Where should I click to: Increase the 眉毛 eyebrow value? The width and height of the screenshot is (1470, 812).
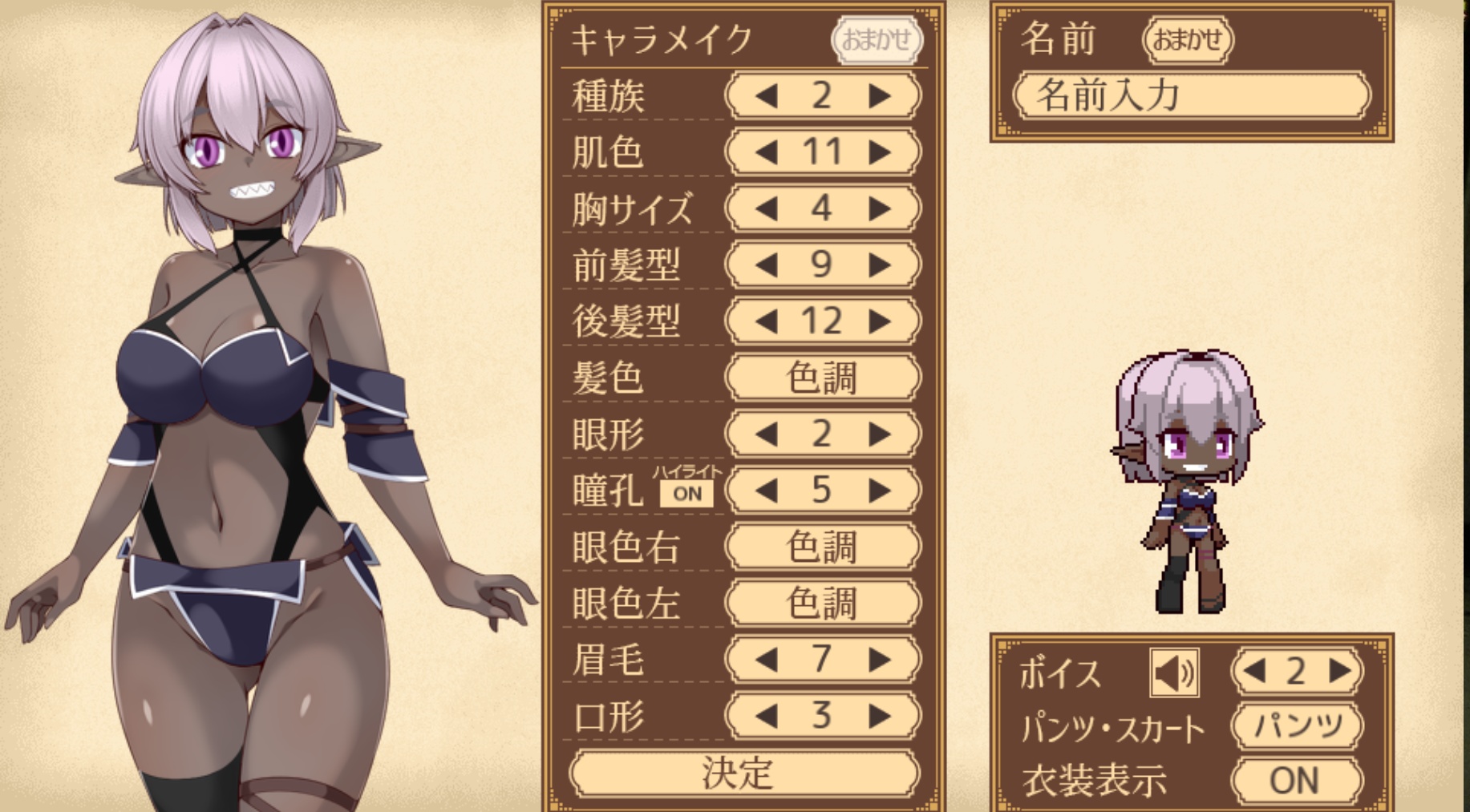(880, 660)
